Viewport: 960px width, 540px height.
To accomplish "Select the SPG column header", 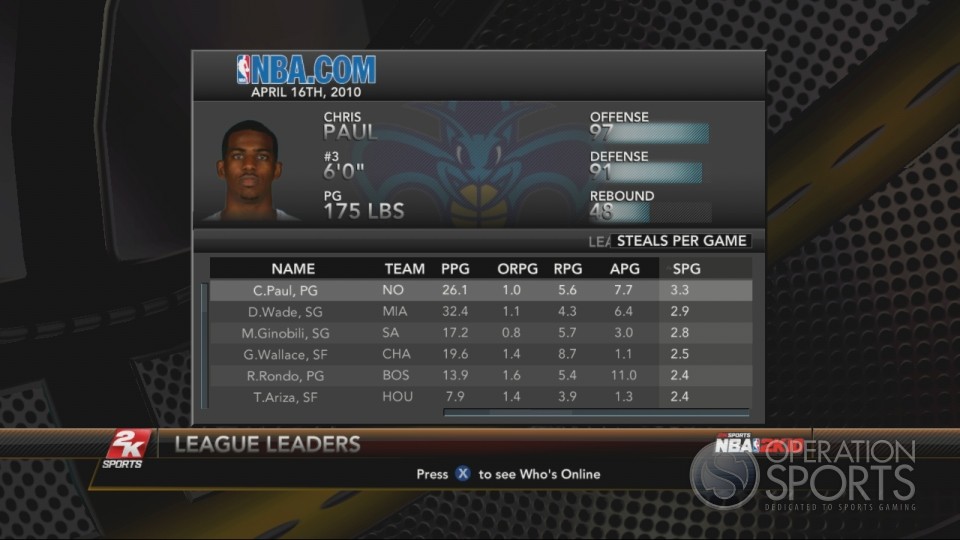I will pos(687,269).
